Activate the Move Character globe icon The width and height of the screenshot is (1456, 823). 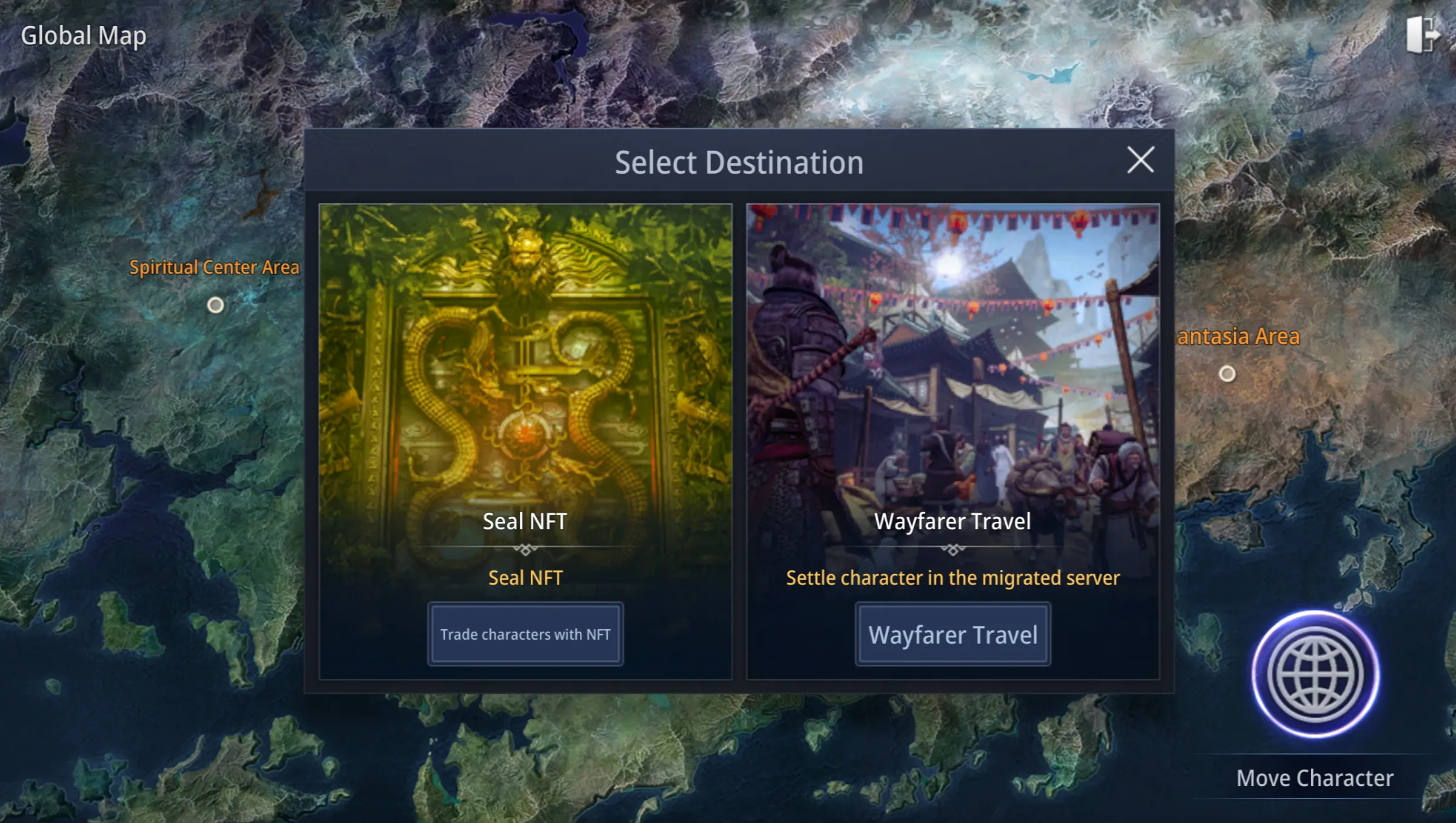[x=1315, y=674]
